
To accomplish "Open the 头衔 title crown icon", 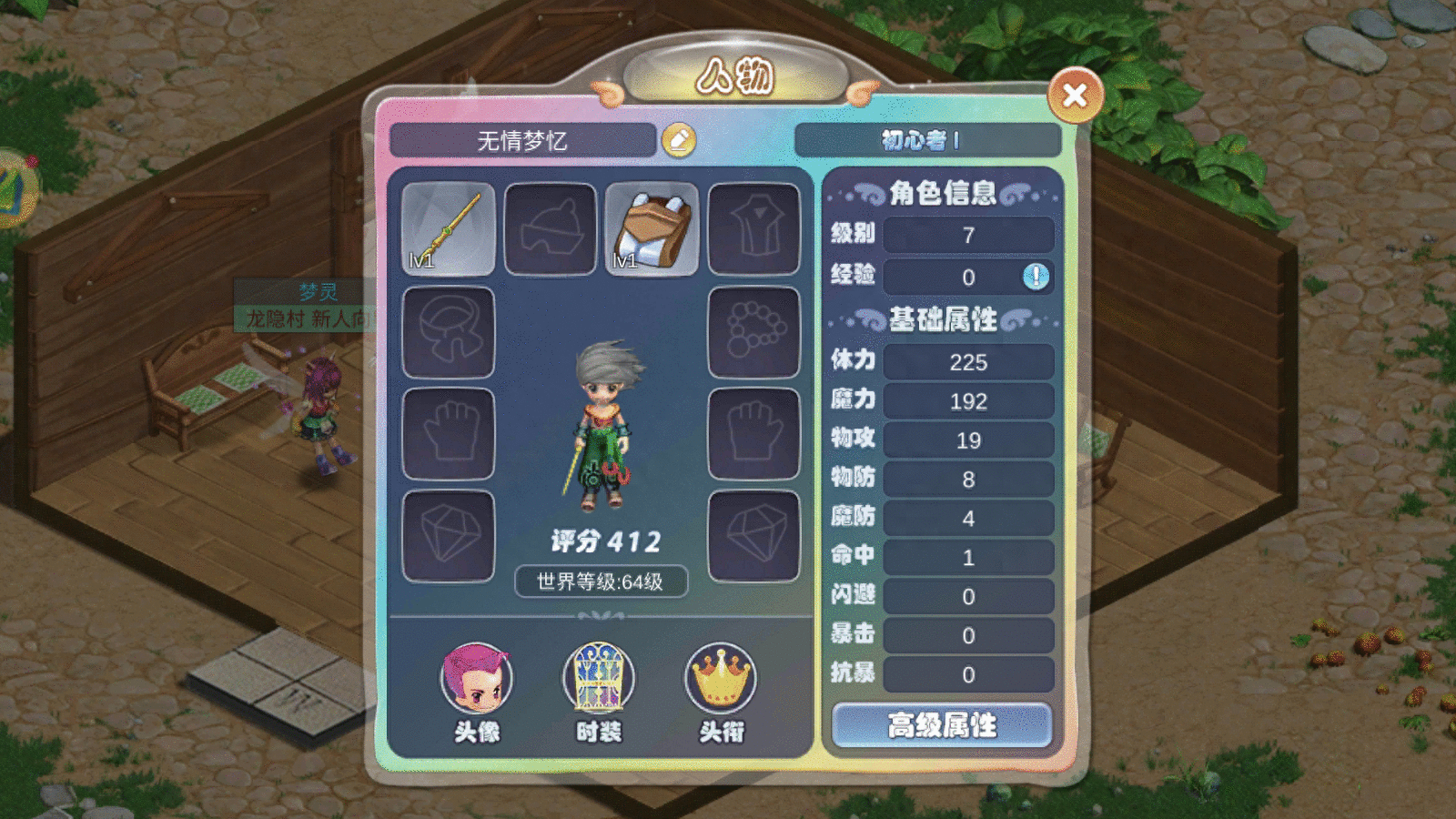I will tap(719, 678).
